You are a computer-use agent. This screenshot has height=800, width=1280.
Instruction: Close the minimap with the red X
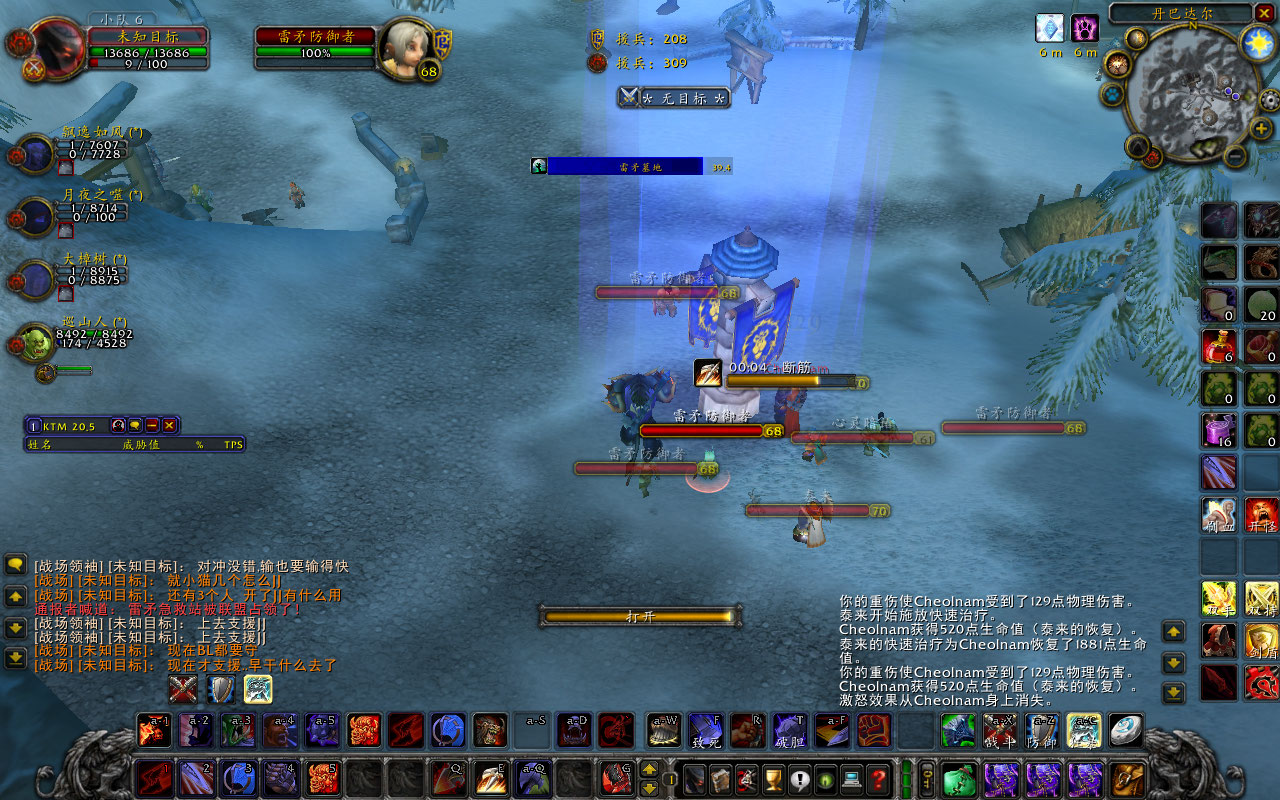1266,13
